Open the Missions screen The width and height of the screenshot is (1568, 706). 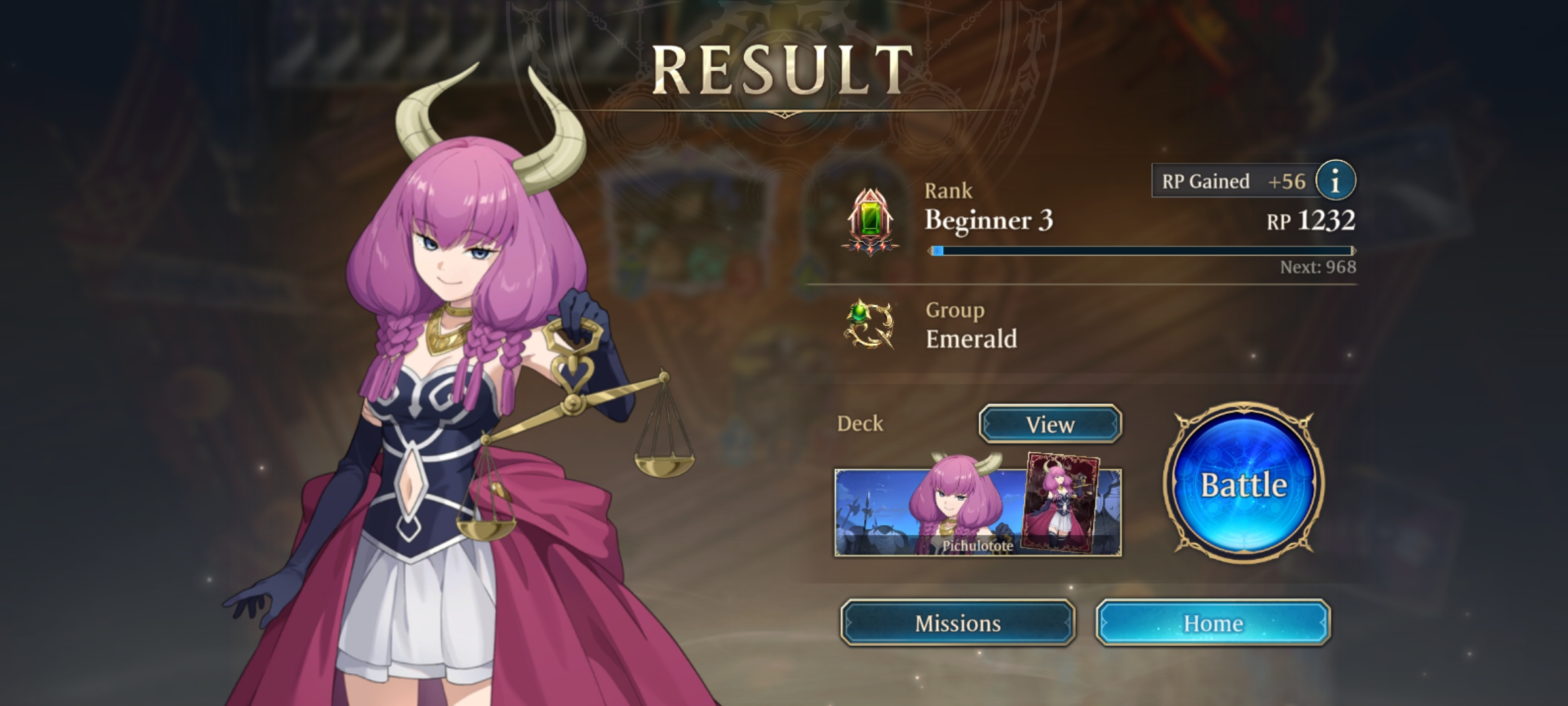click(x=958, y=623)
